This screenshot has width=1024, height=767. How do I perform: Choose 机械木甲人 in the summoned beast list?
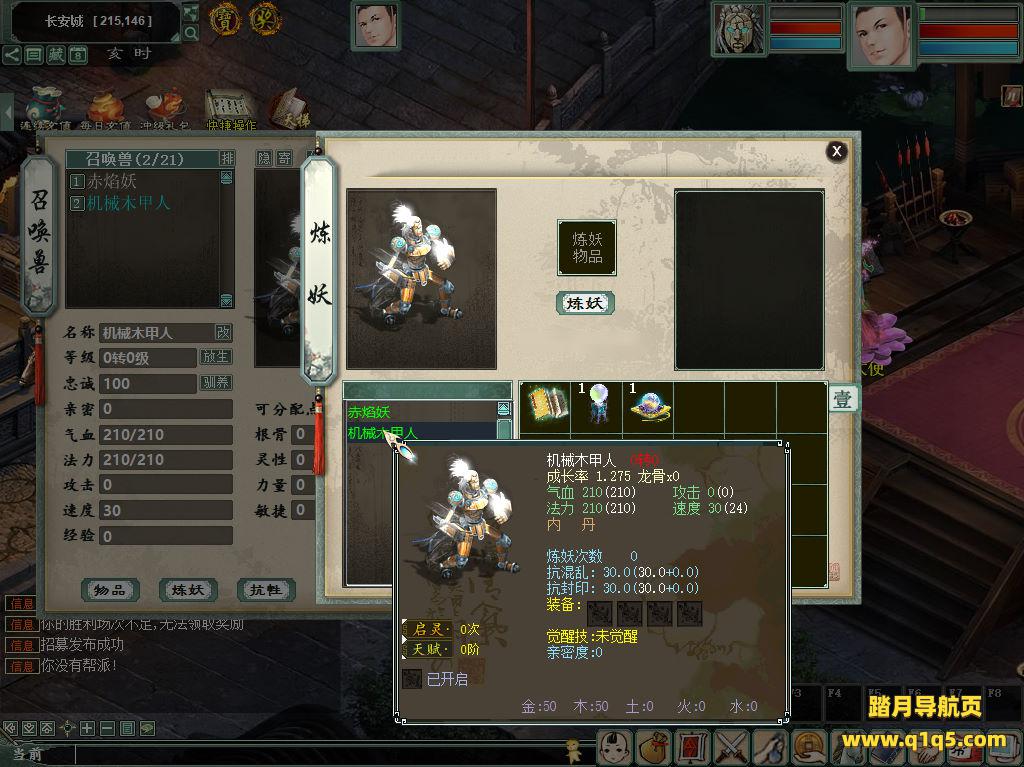point(128,203)
